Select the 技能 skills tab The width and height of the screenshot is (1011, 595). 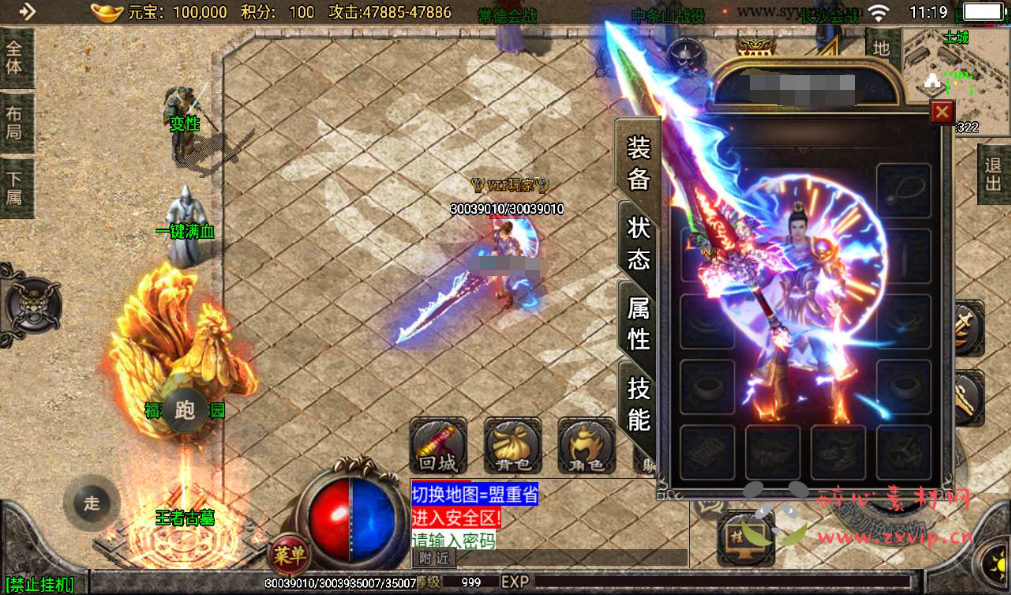tap(638, 403)
